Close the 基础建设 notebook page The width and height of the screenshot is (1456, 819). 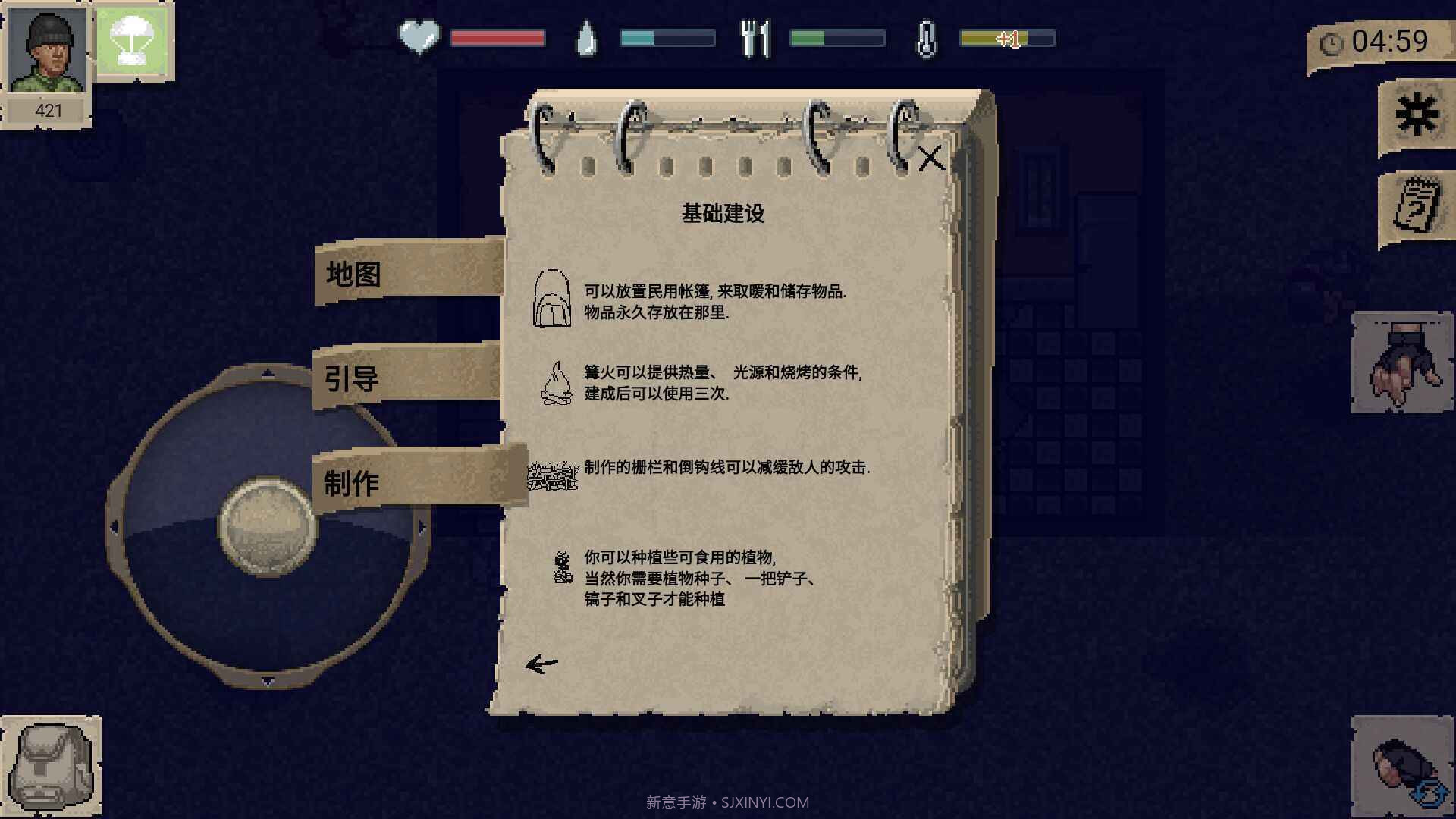(x=931, y=159)
